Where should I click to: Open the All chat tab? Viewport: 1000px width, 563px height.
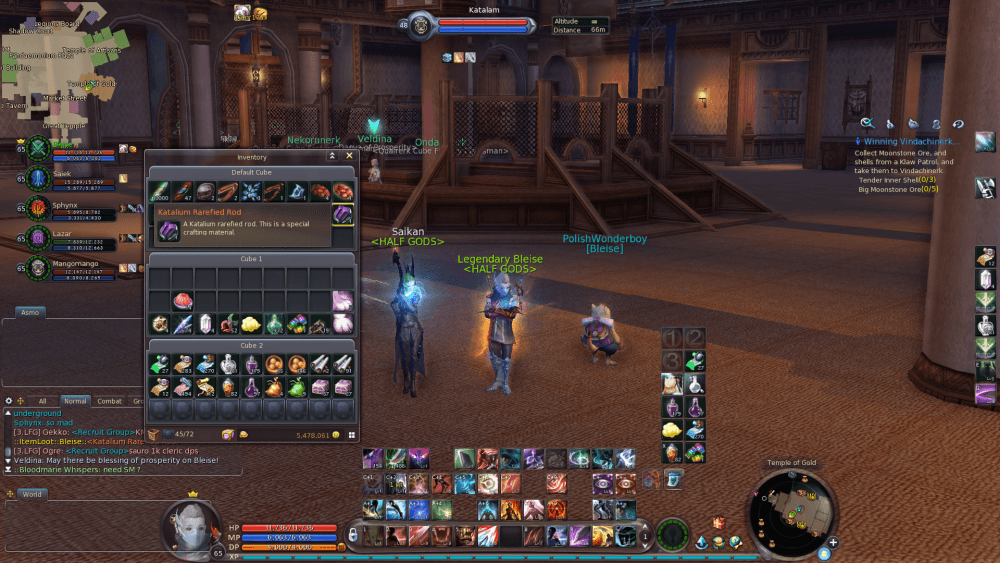pyautogui.click(x=42, y=401)
